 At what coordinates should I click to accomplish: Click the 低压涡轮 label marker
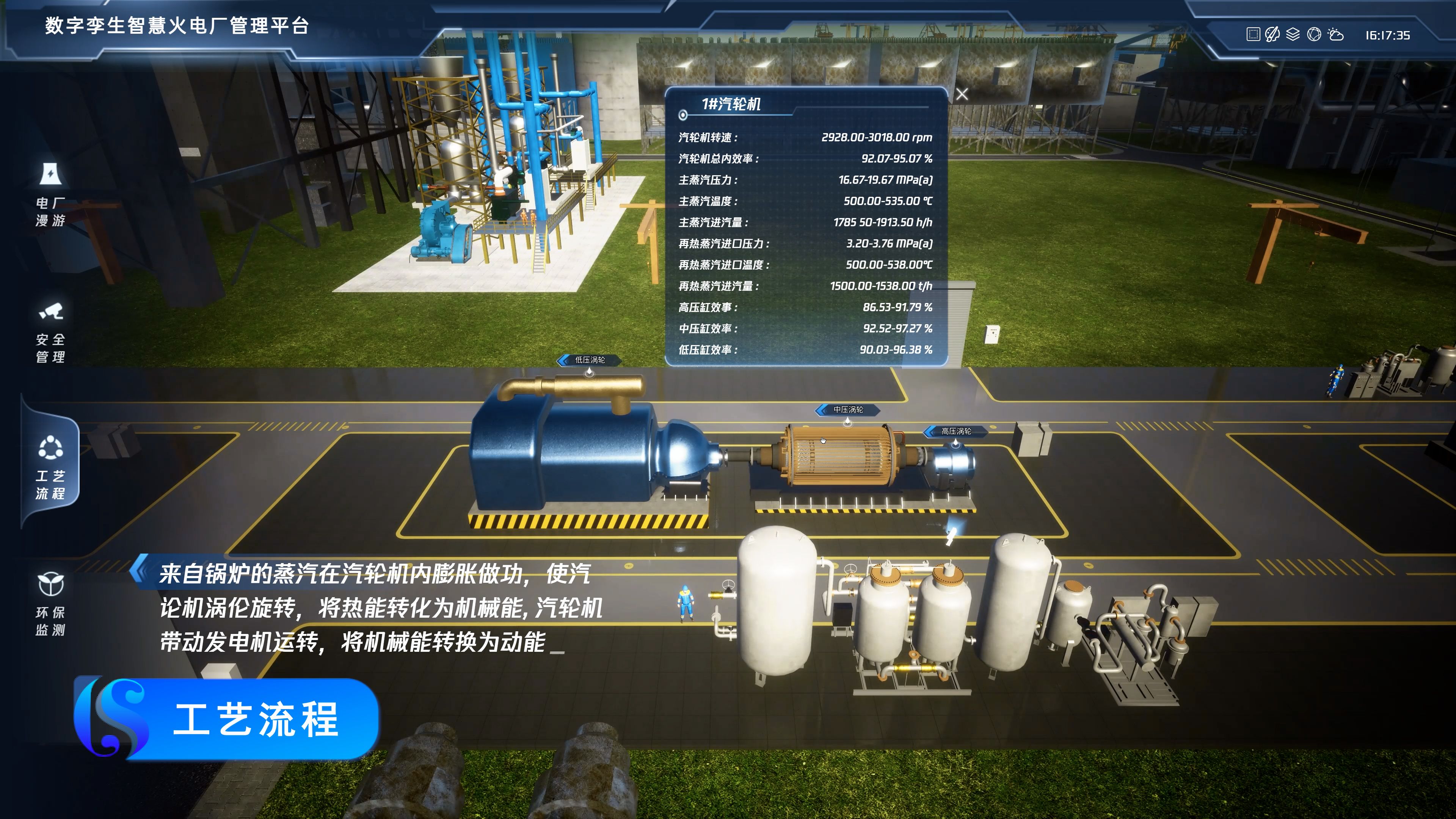pyautogui.click(x=590, y=360)
